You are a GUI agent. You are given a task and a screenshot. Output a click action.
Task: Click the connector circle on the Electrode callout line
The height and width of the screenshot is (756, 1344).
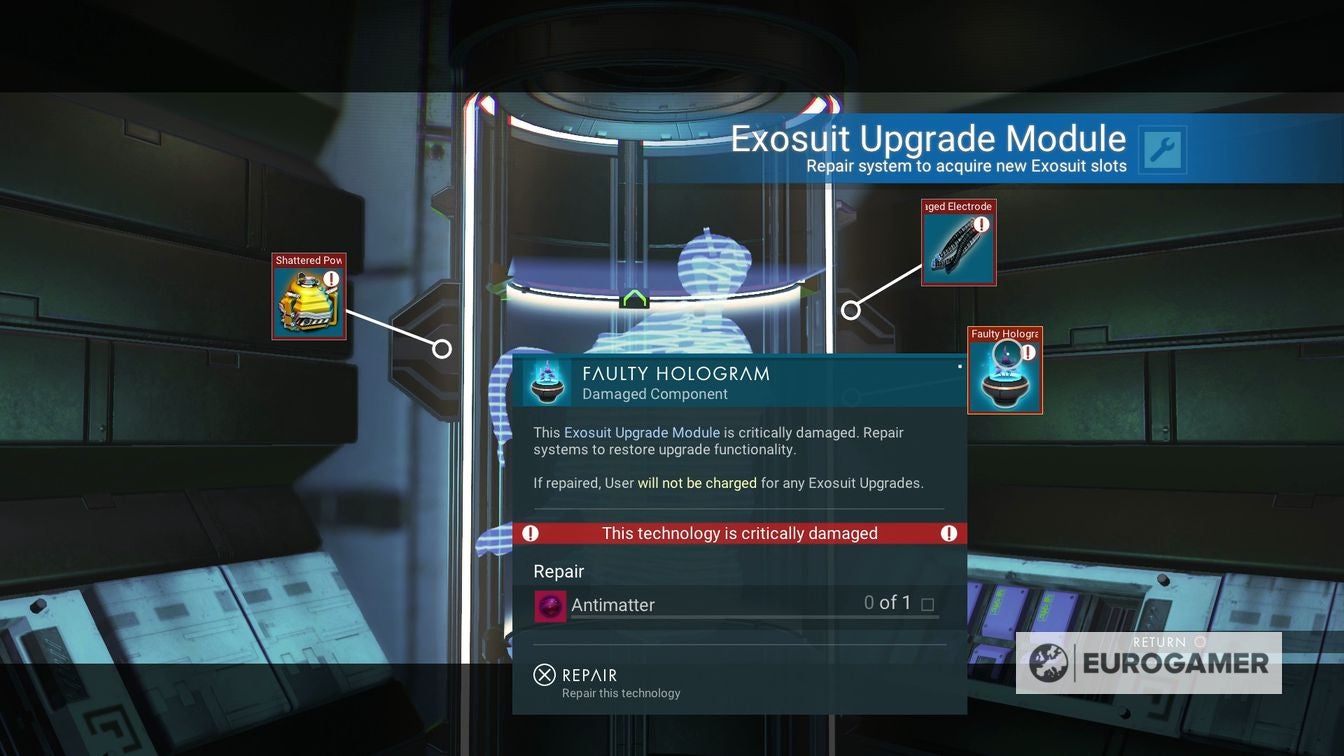(851, 310)
